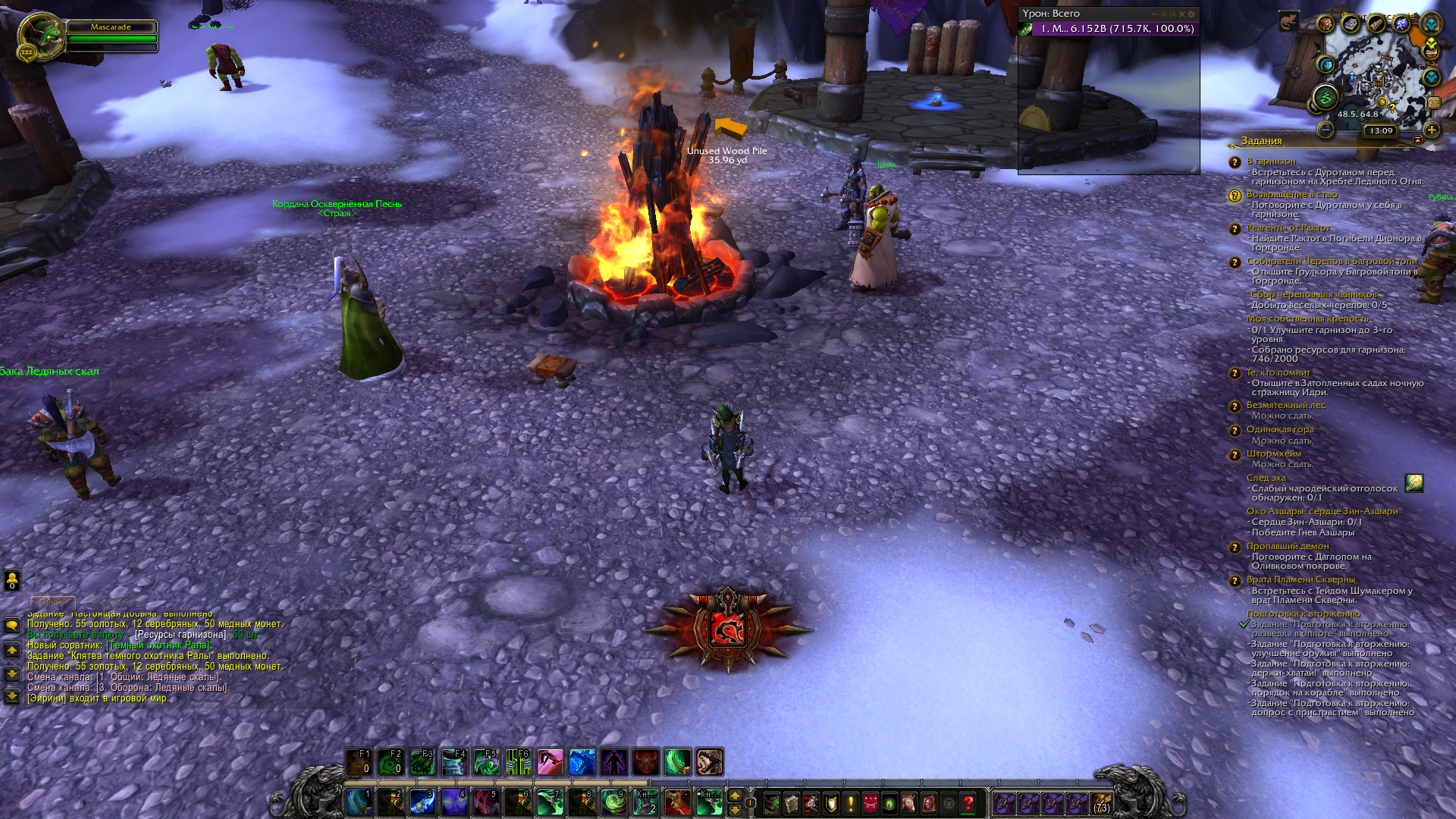Screen dimensions: 1456x819
Task: Zoom out the minimap with minus button
Action: (x=1325, y=130)
